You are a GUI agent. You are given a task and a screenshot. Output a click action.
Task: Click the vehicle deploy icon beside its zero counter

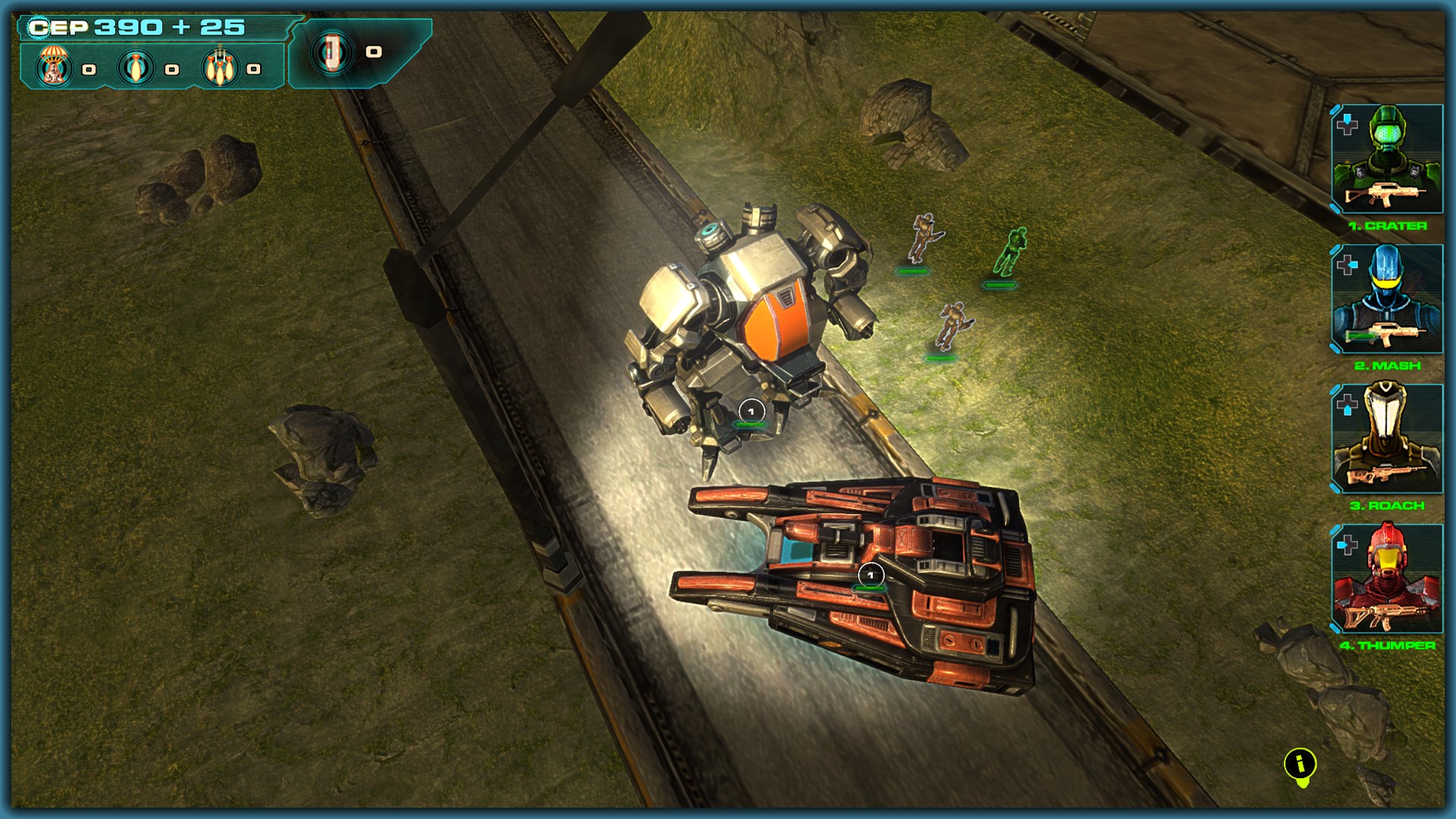[334, 53]
